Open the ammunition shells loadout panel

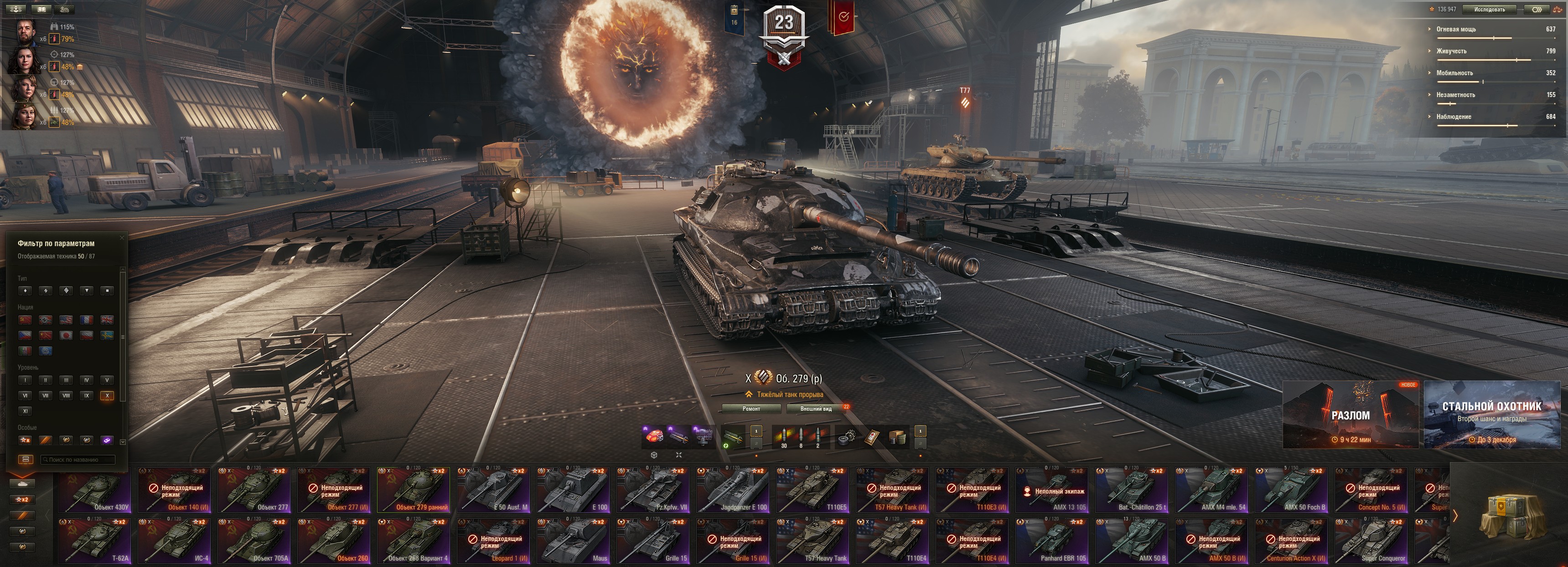coord(801,437)
